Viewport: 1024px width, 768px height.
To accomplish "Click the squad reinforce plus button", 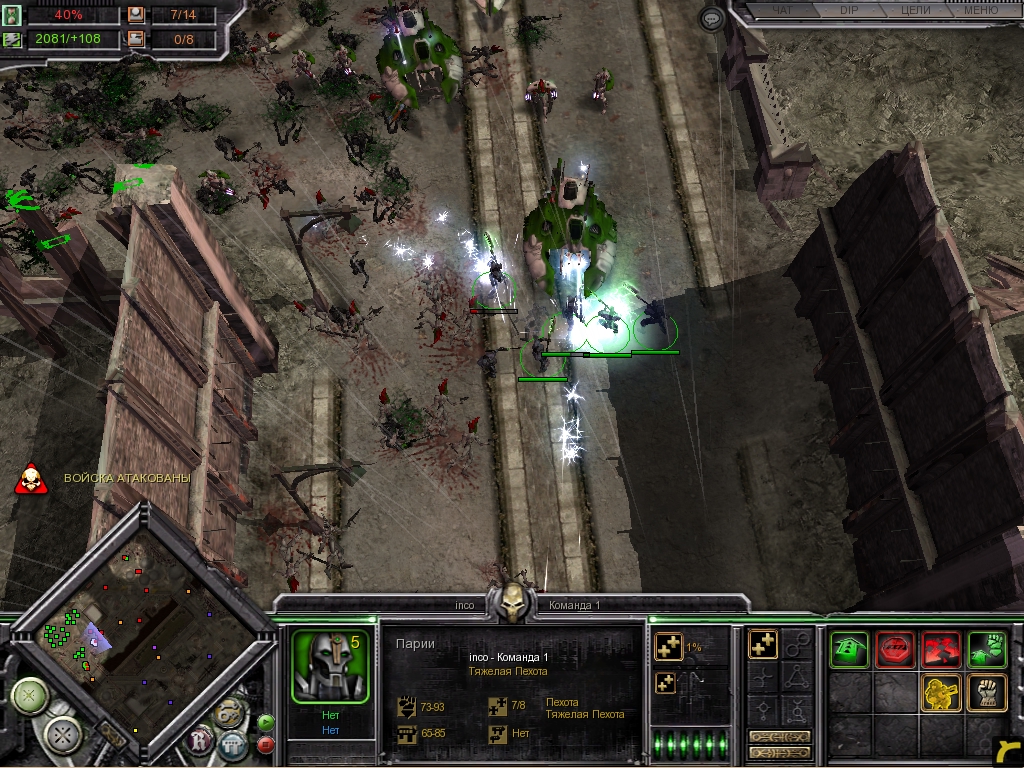I will tap(668, 648).
